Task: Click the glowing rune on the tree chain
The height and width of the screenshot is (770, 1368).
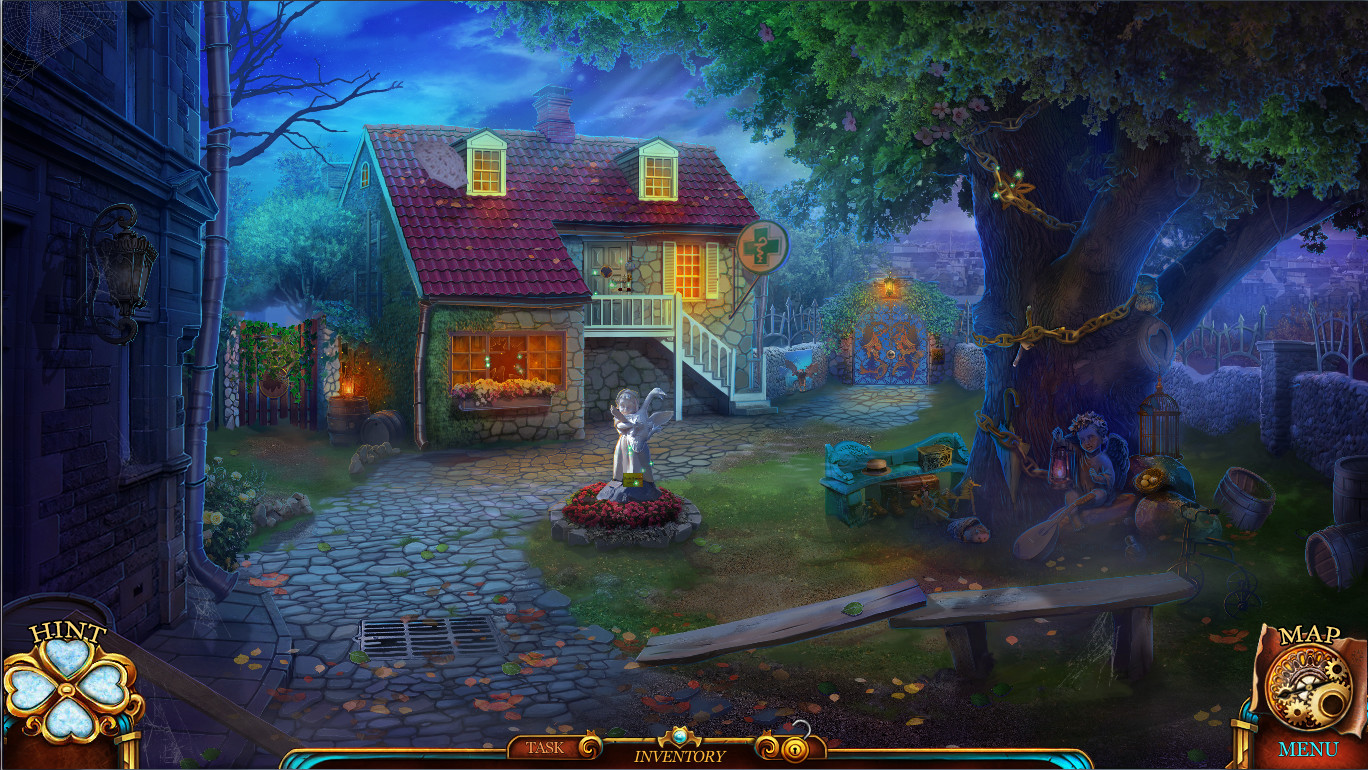Action: (1012, 186)
